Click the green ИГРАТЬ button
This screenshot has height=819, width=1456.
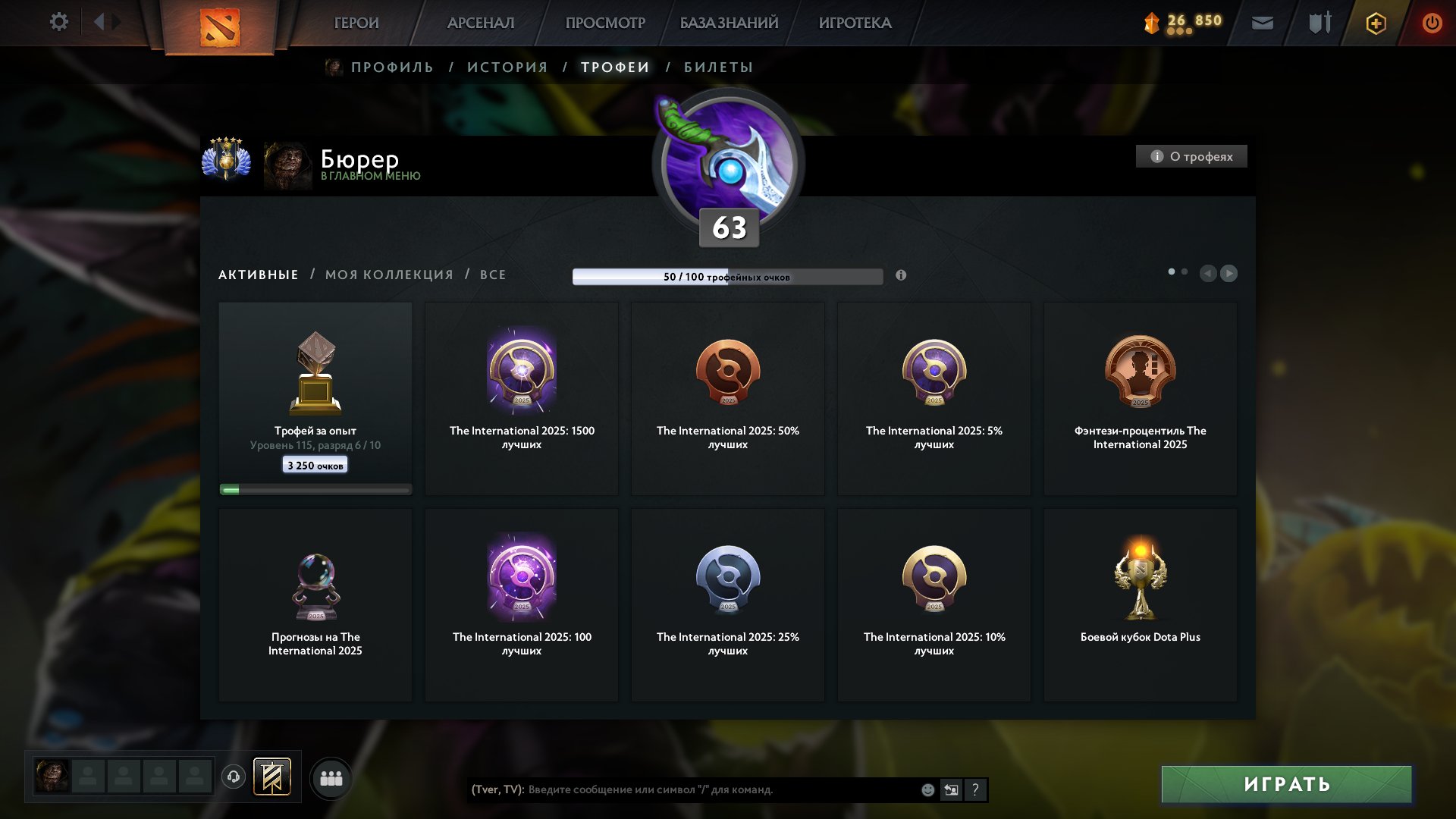(1286, 784)
